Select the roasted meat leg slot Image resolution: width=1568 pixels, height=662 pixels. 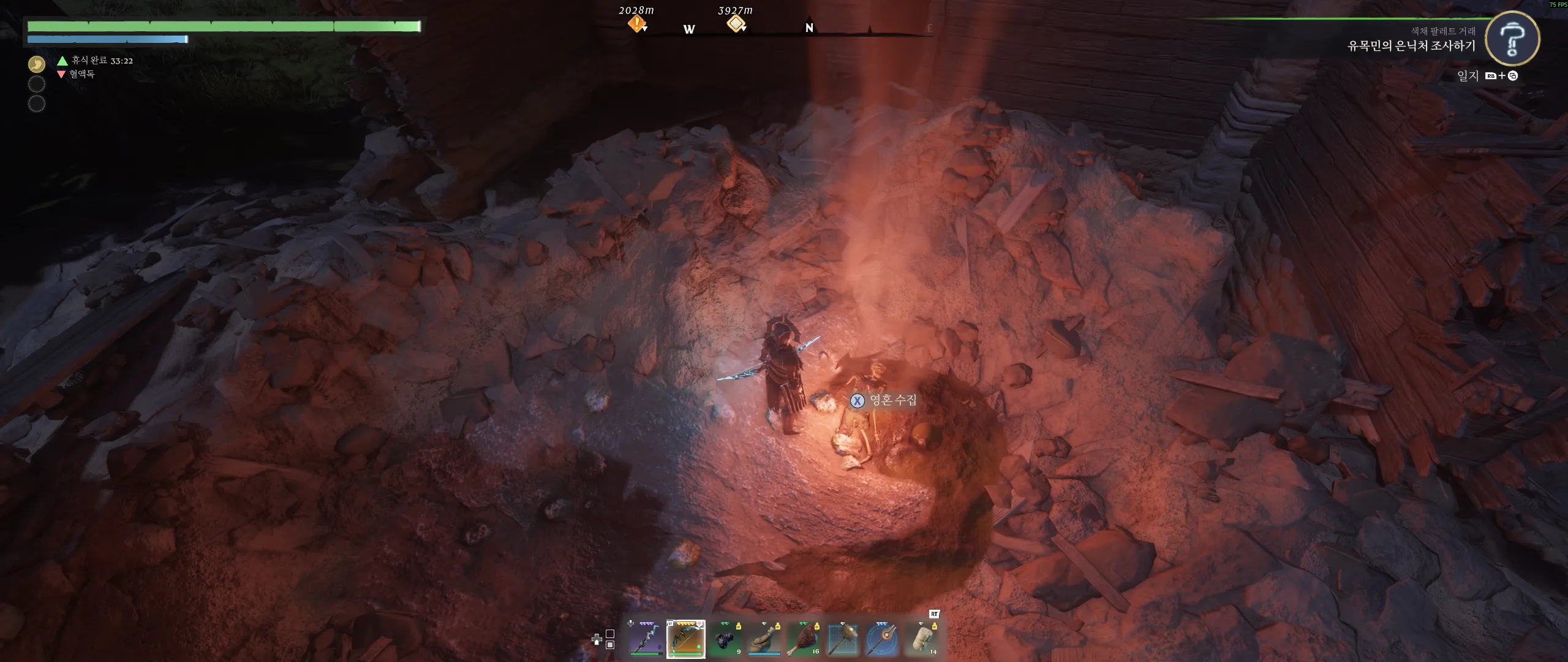(x=804, y=639)
